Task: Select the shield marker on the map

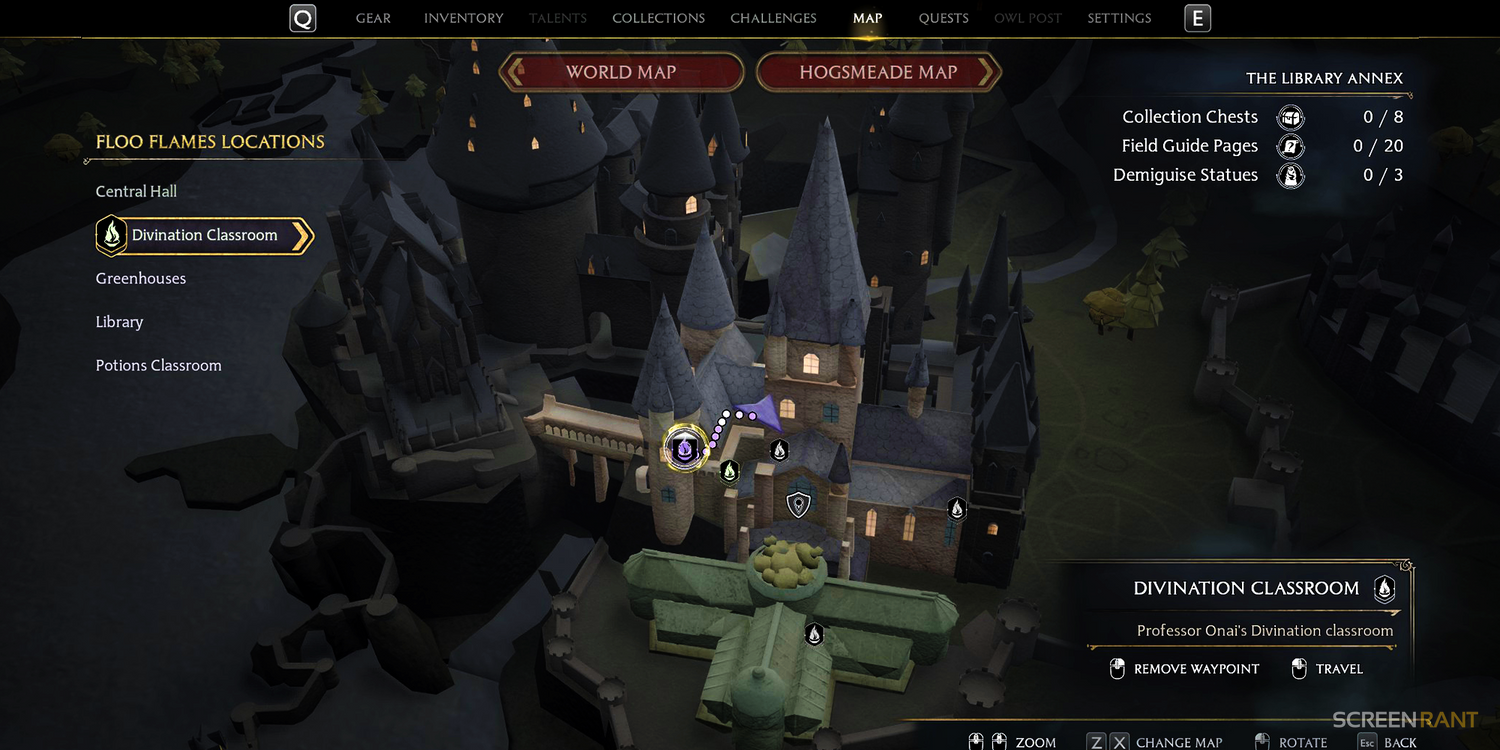Action: 798,504
